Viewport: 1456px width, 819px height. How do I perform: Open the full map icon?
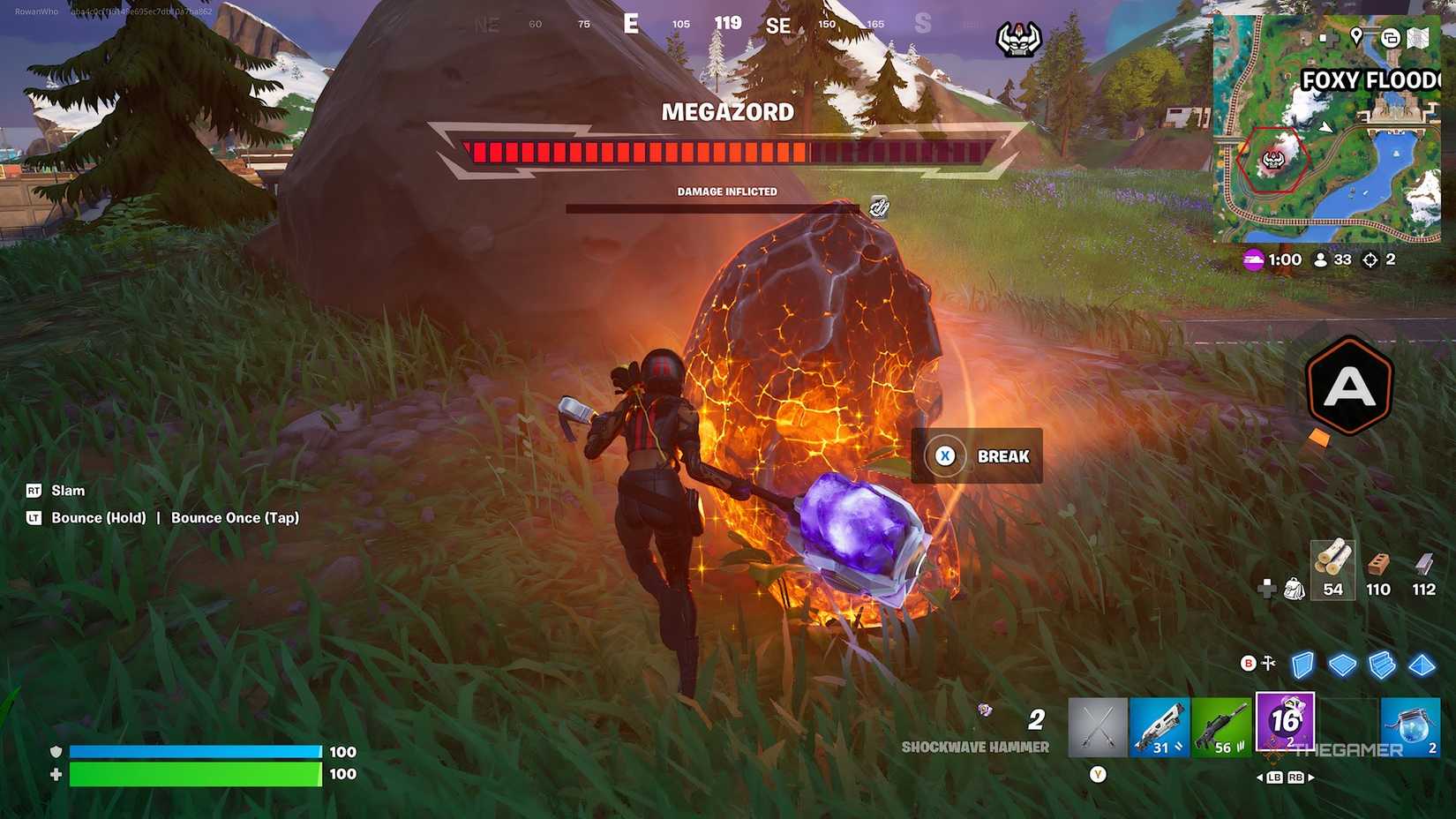1417,37
